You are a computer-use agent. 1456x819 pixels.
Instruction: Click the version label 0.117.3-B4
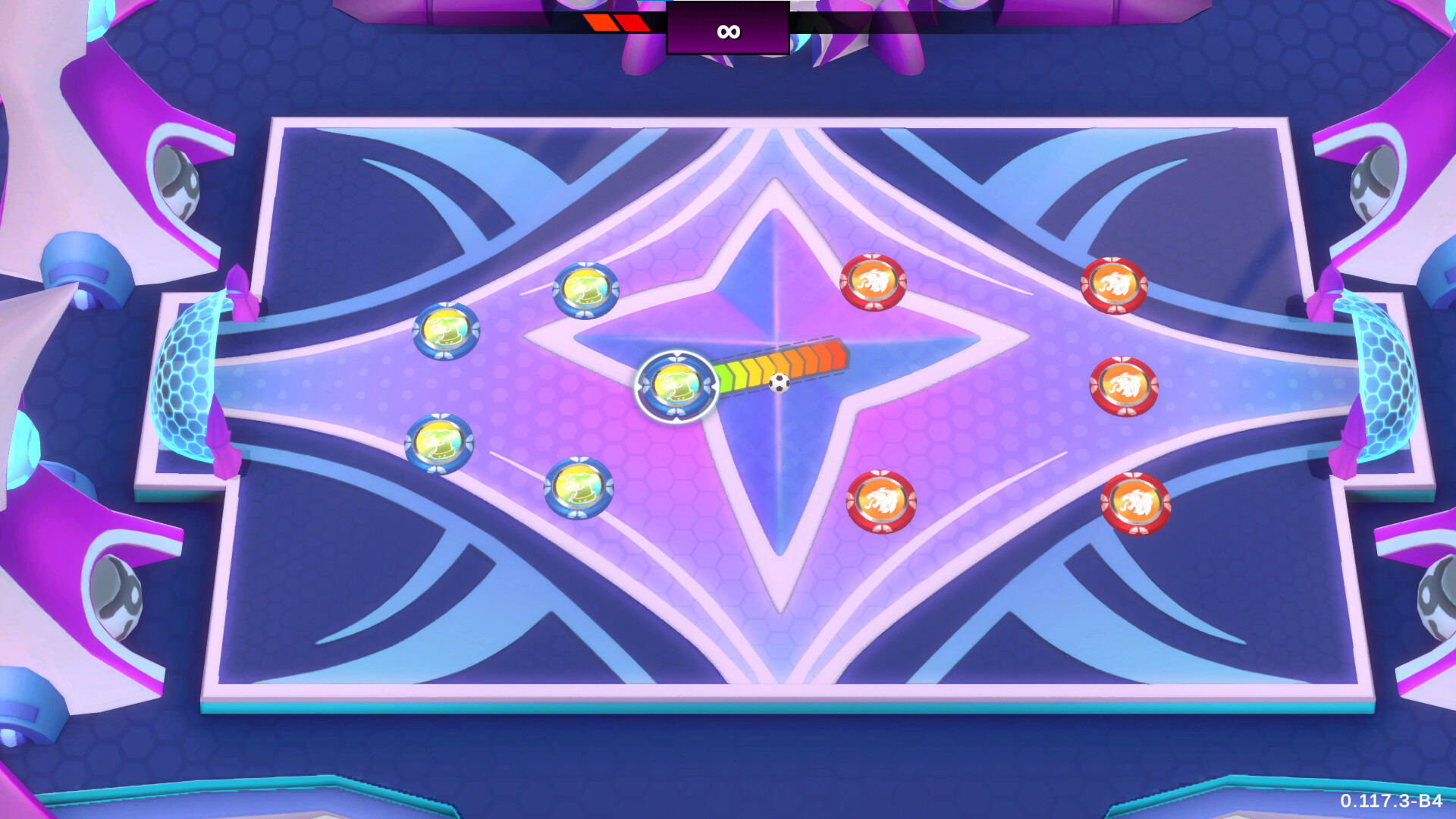coord(1393,799)
